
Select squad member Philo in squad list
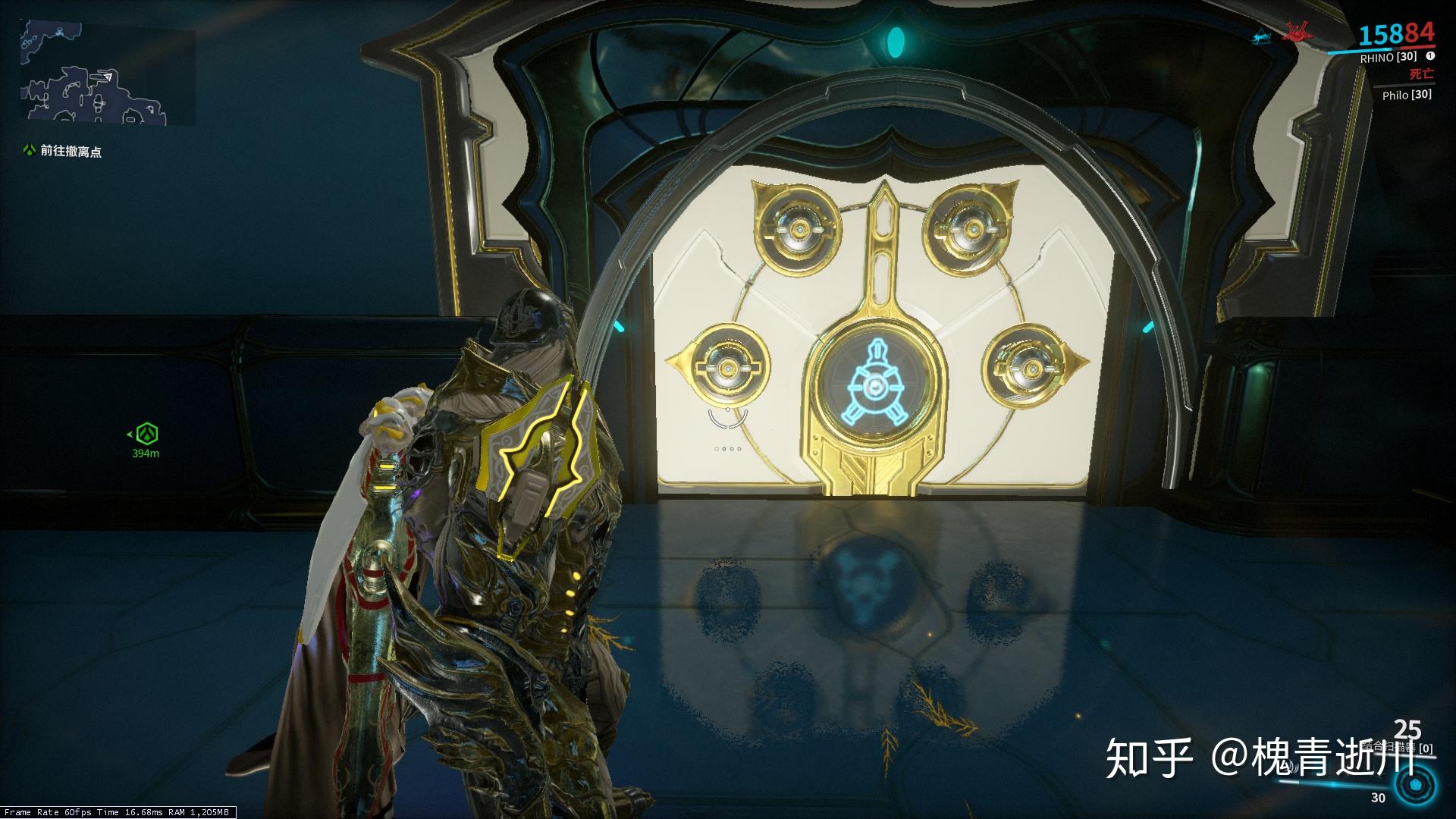click(1406, 95)
